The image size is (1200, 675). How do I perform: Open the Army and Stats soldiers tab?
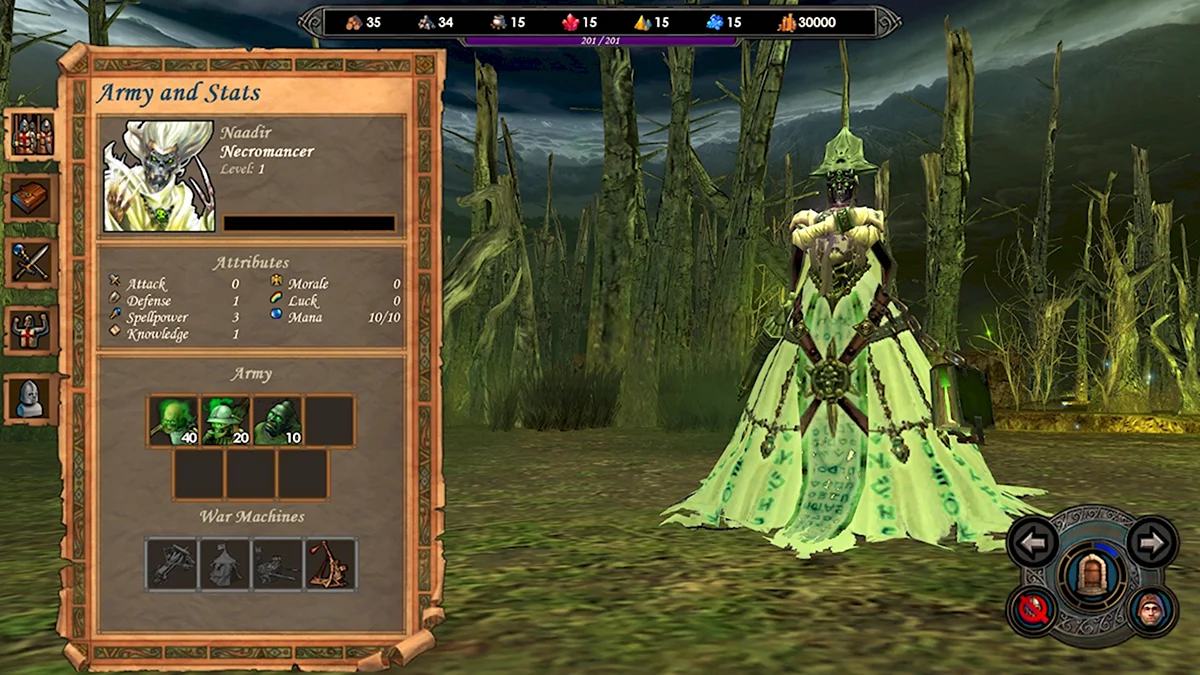33,135
